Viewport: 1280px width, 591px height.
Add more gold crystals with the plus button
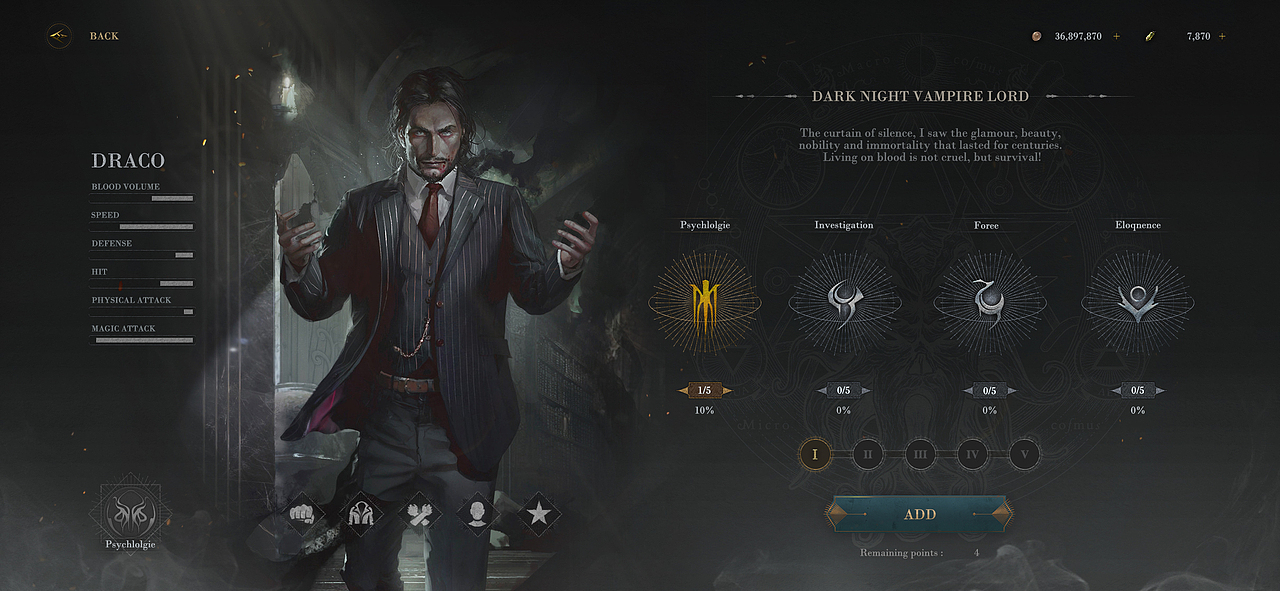pyautogui.click(x=1222, y=37)
